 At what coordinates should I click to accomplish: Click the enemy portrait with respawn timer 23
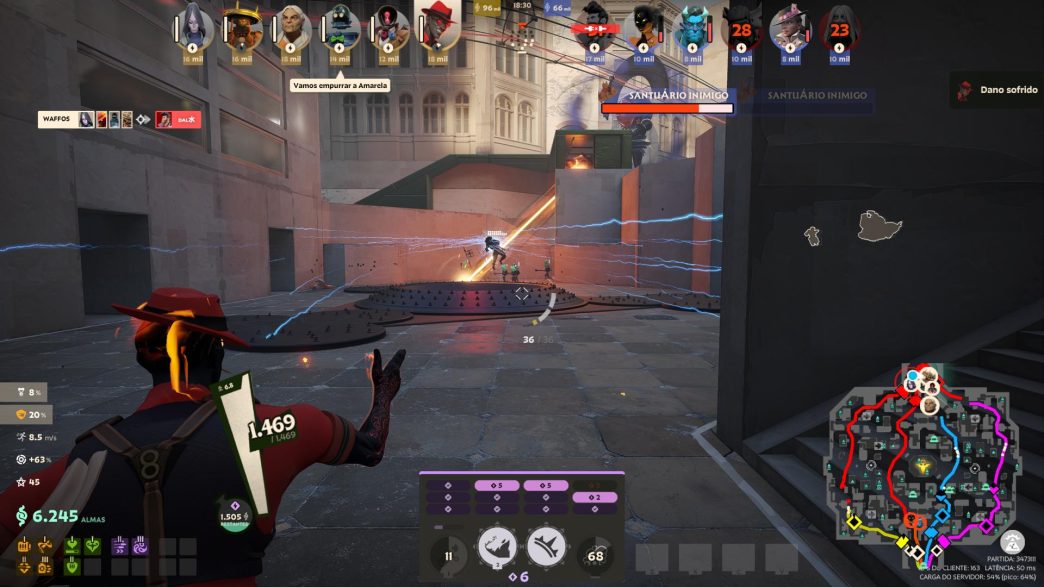click(839, 28)
